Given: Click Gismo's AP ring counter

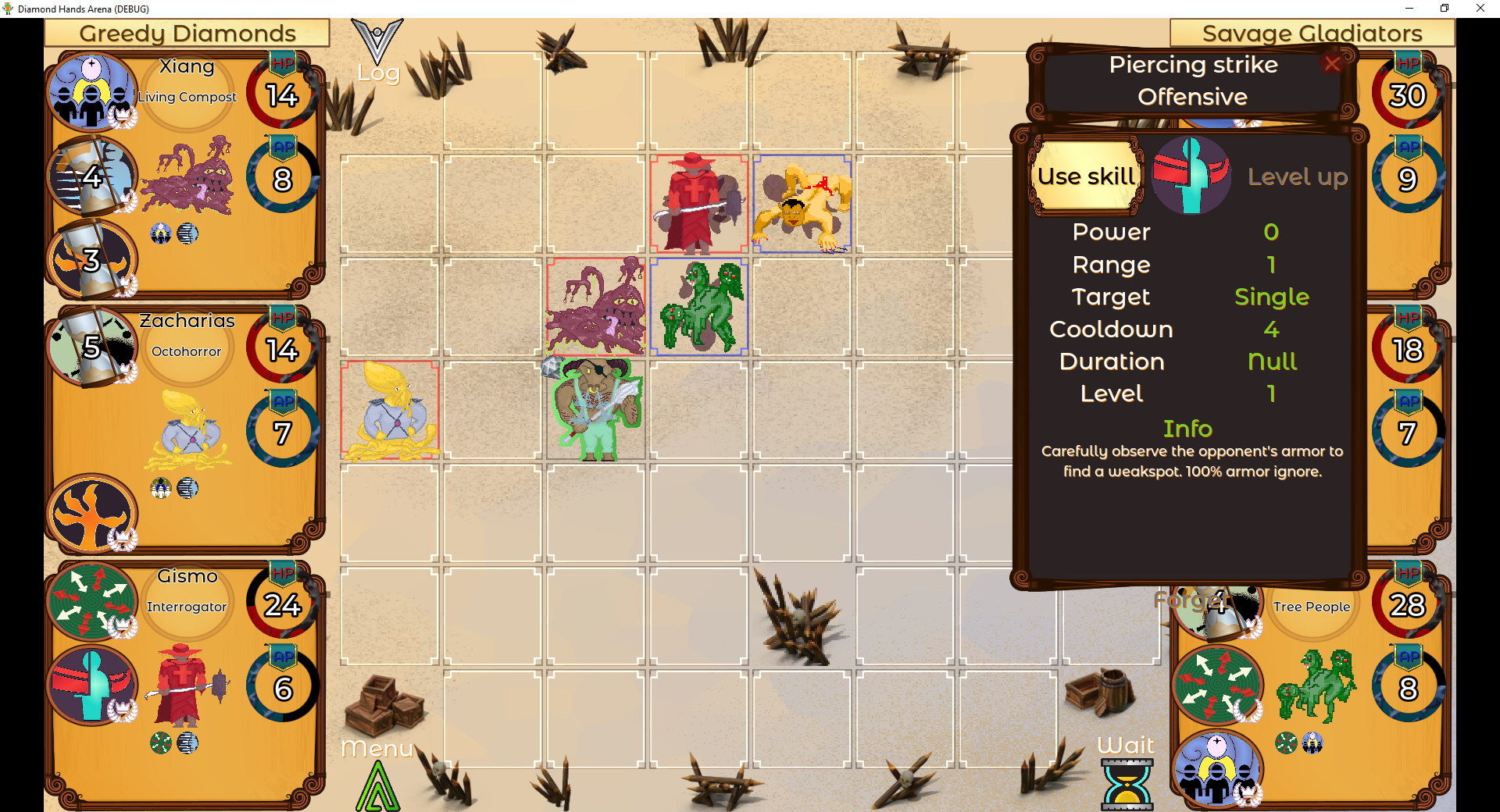Looking at the screenshot, I should coord(282,689).
